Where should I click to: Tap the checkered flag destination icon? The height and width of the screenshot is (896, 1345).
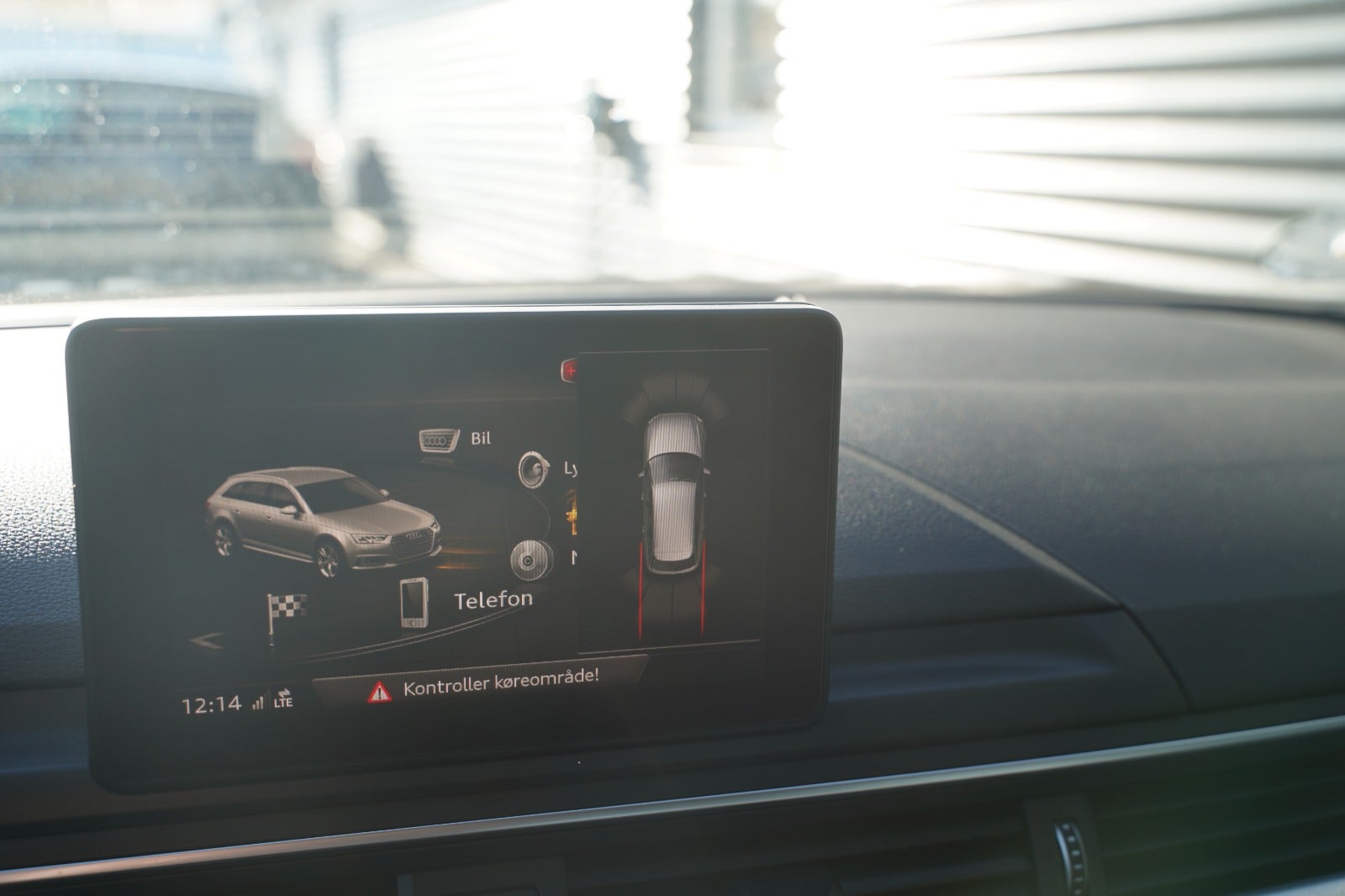click(x=286, y=604)
